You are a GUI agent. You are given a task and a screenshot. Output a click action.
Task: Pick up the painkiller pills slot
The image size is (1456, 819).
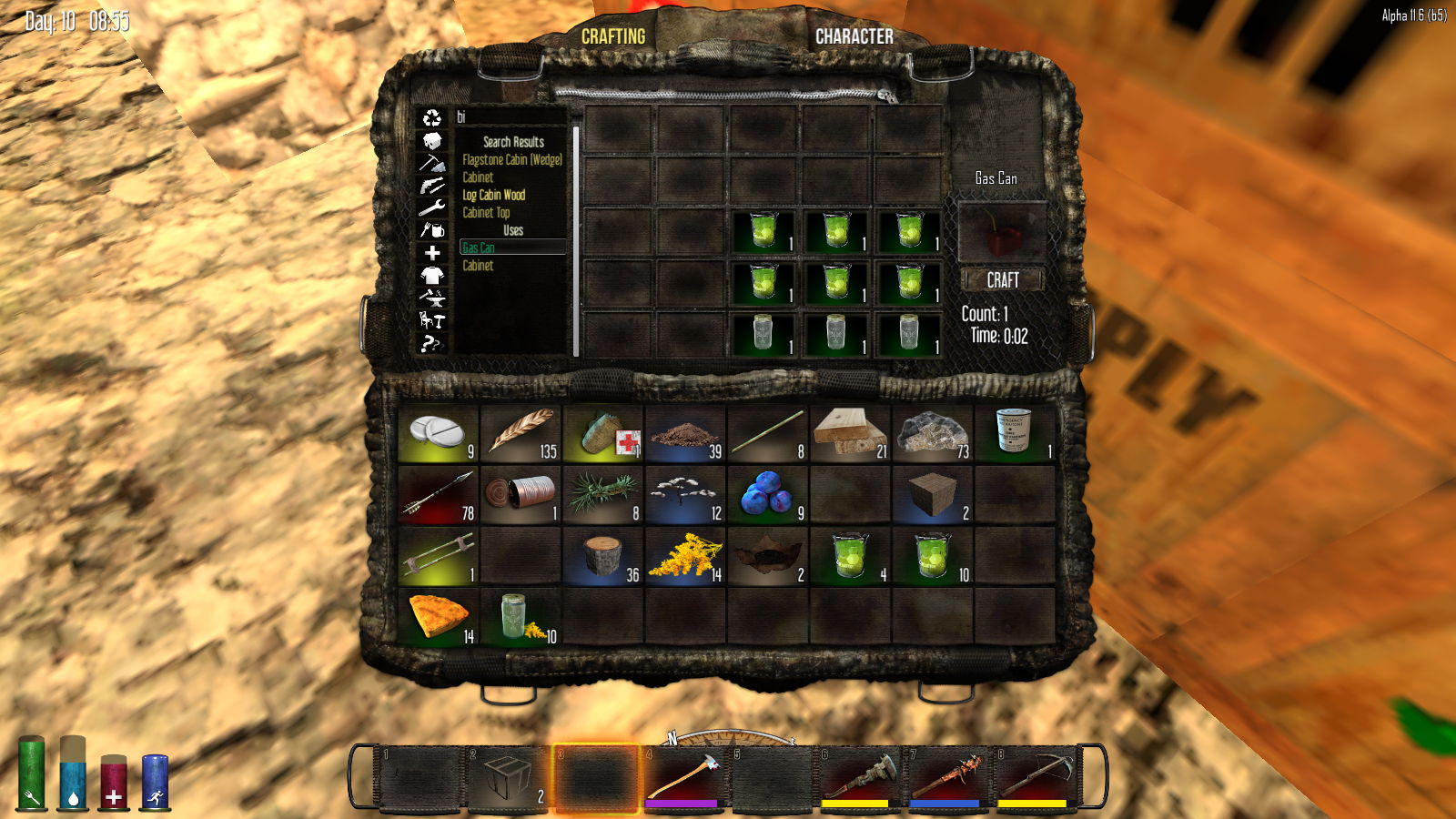438,432
